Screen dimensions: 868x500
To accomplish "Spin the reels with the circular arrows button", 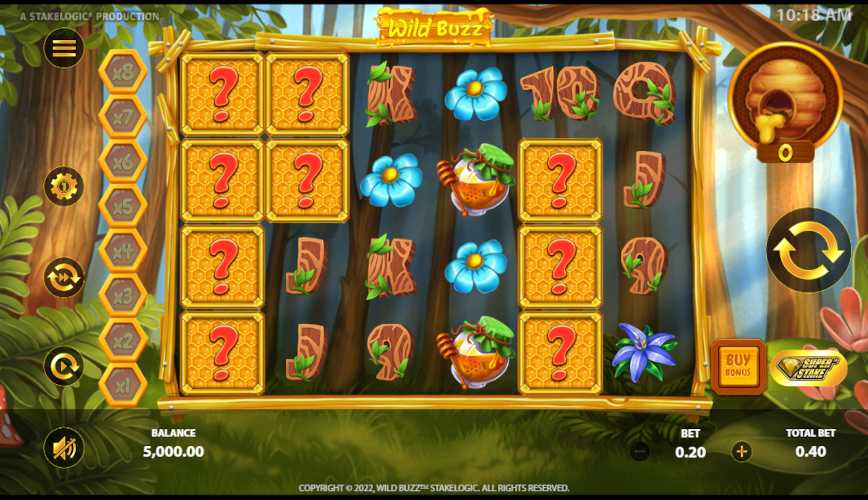I will pyautogui.click(x=808, y=250).
